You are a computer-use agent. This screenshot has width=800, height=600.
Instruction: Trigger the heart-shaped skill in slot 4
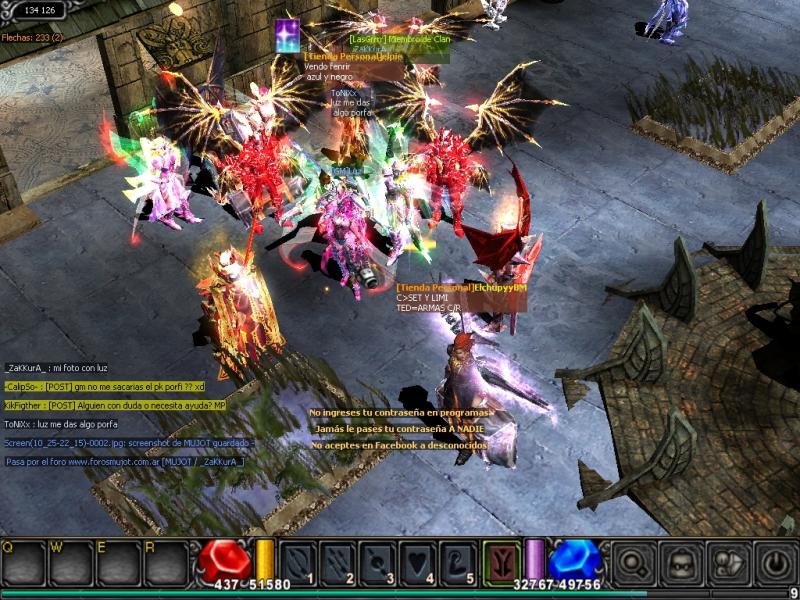pyautogui.click(x=419, y=562)
